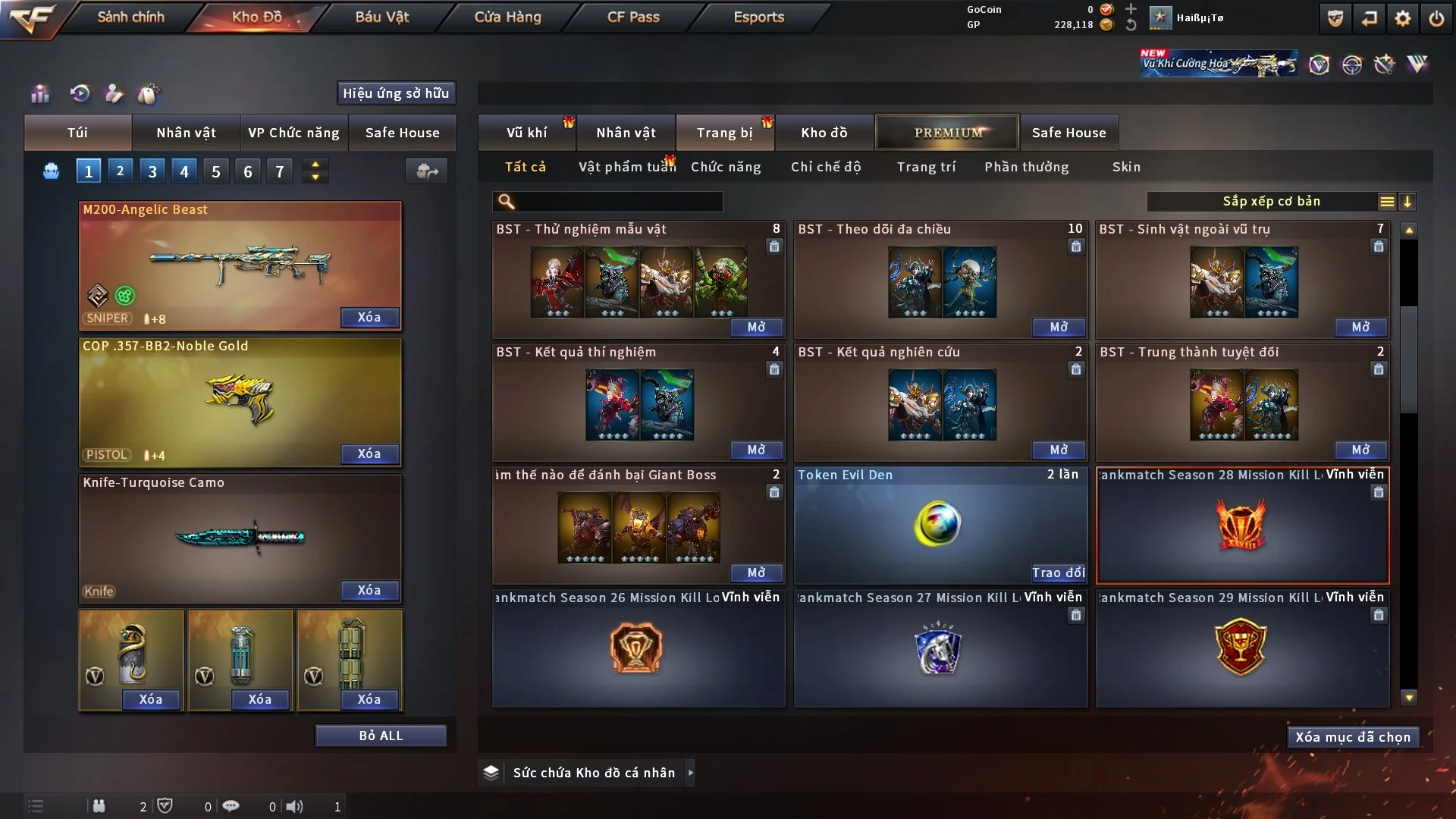Open the CF Pass menu
This screenshot has height=819, width=1456.
coord(633,17)
